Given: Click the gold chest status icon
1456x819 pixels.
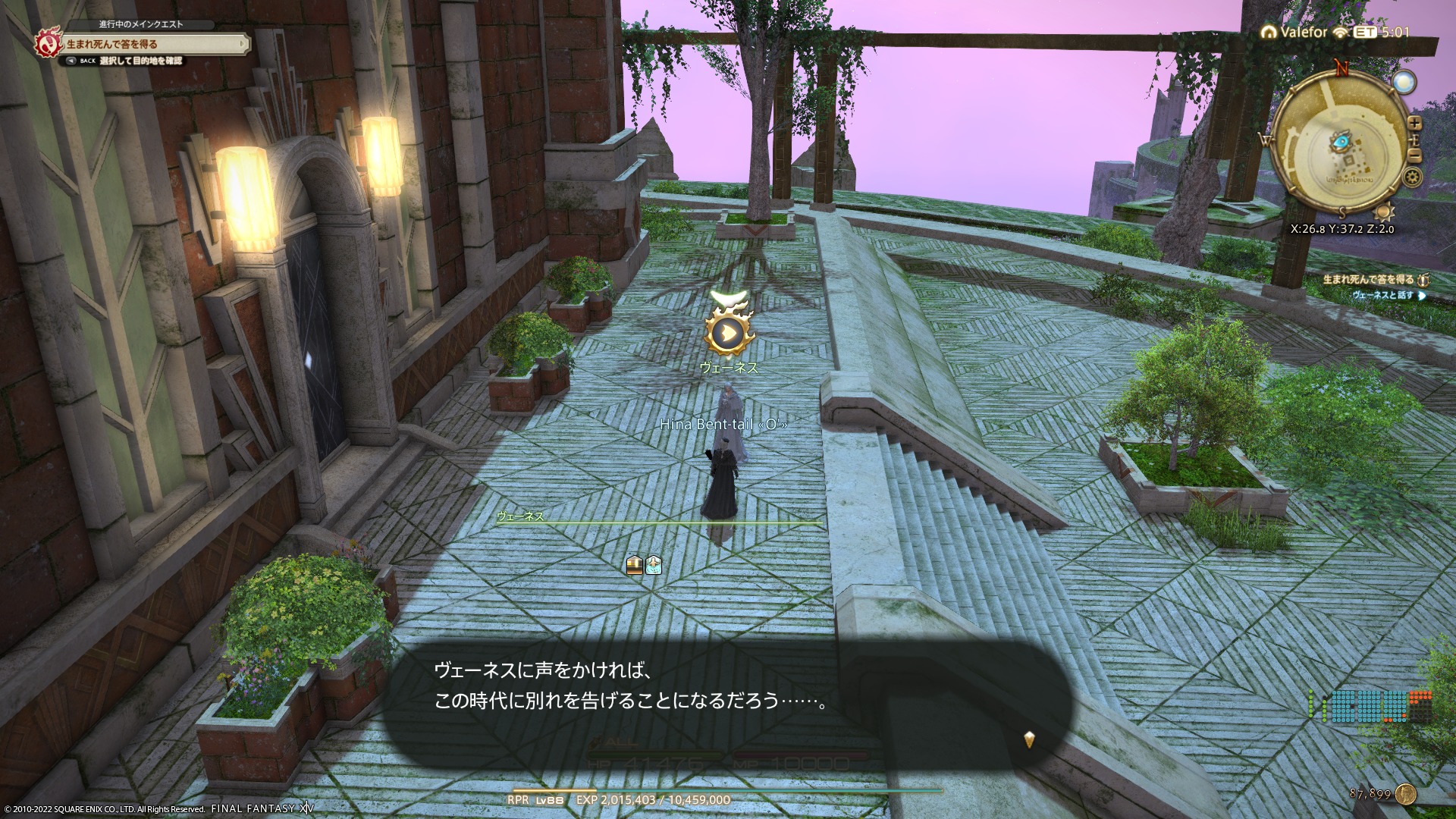Looking at the screenshot, I should [x=635, y=564].
